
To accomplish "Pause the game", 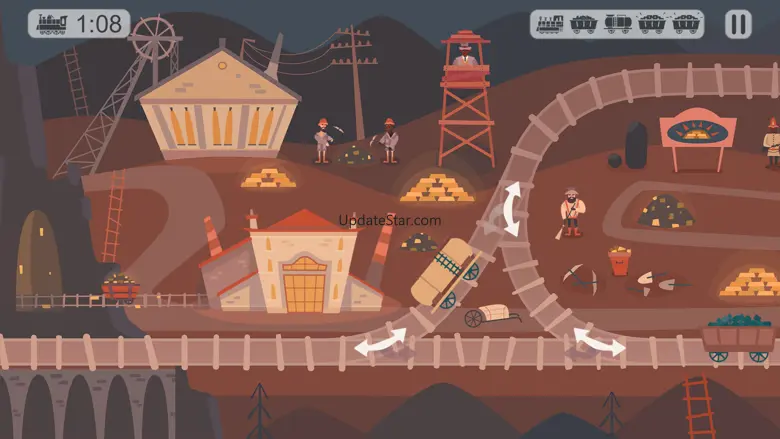I will coord(738,24).
